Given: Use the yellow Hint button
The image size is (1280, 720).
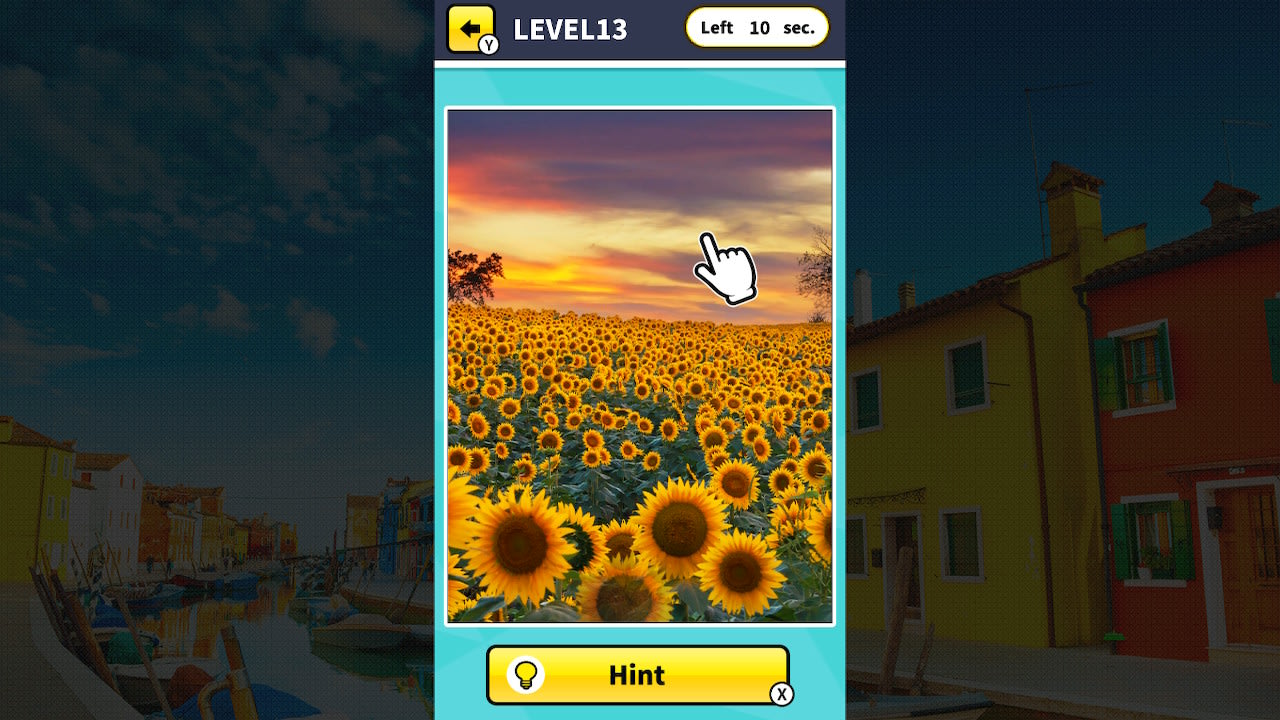Looking at the screenshot, I should point(638,675).
